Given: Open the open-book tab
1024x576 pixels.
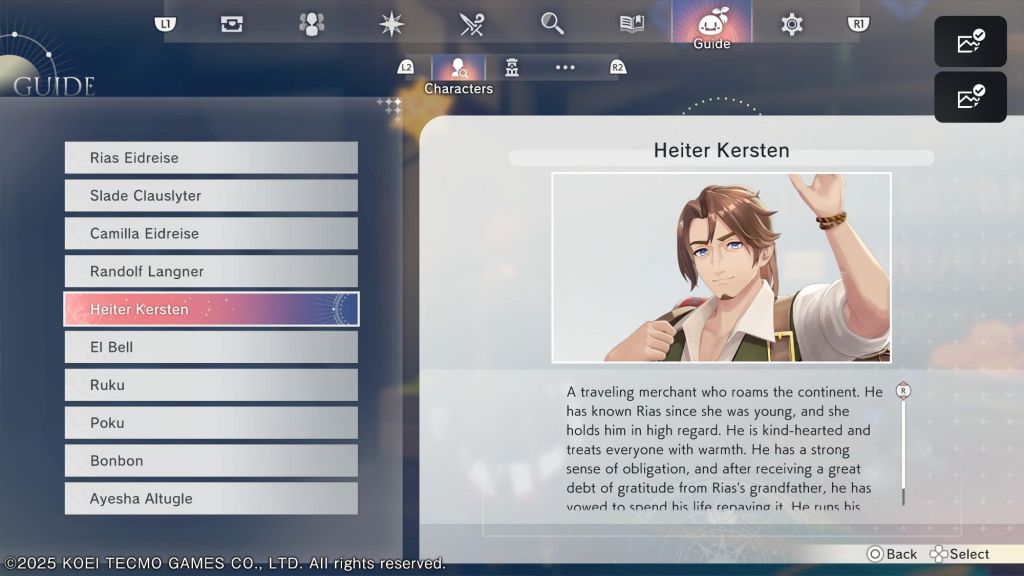Looking at the screenshot, I should (x=632, y=24).
